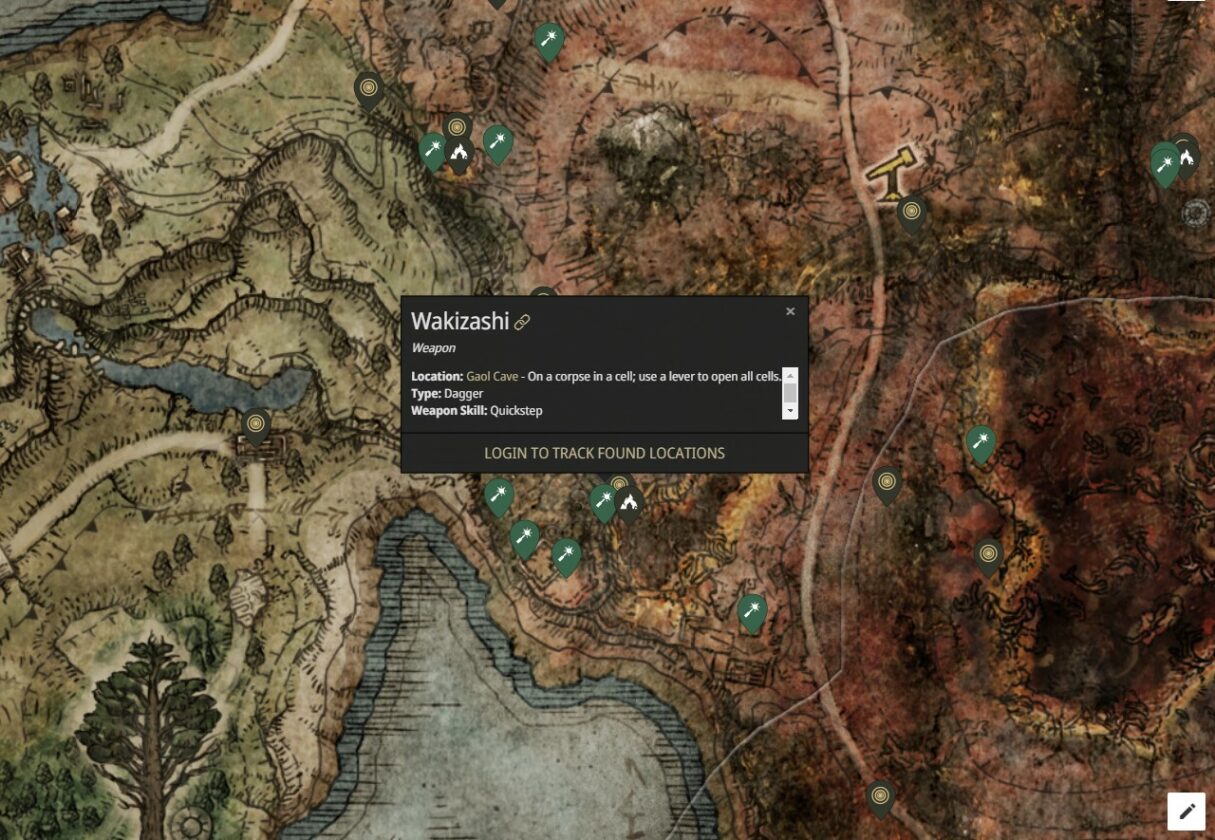
Task: Click the popup scrollbar down arrow
Action: coord(790,411)
